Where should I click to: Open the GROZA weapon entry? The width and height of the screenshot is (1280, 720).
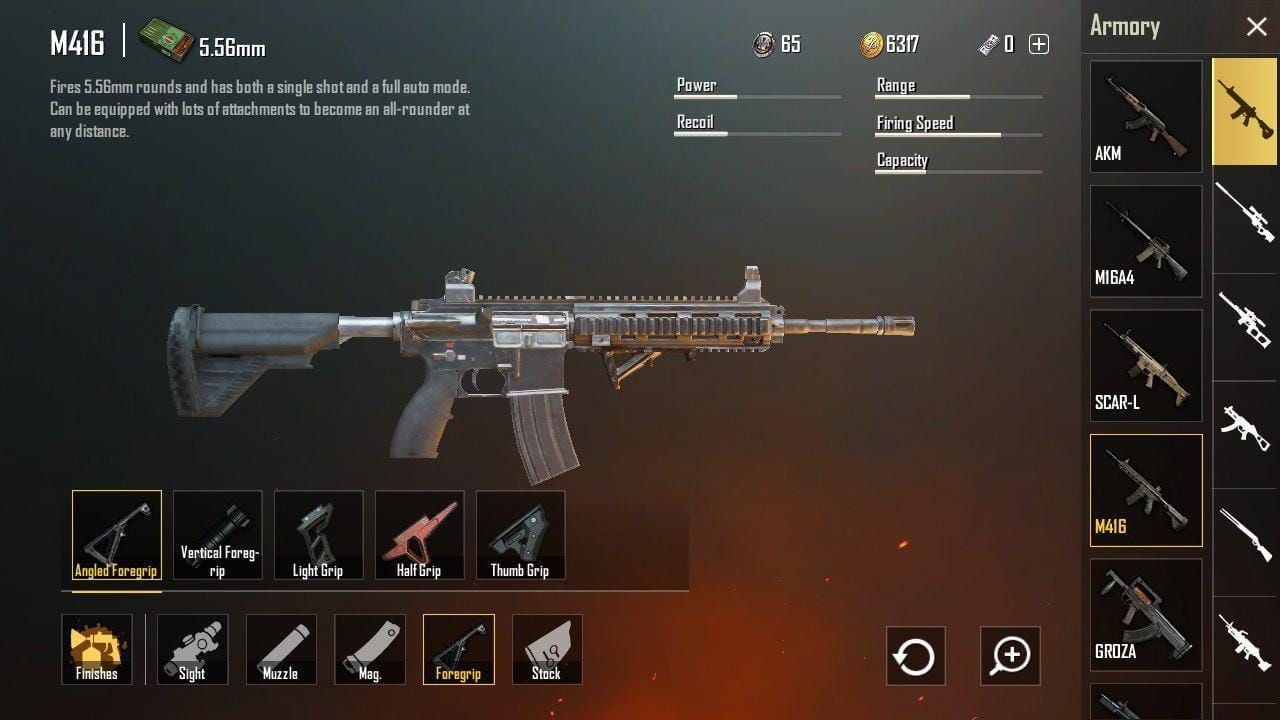[x=1146, y=614]
